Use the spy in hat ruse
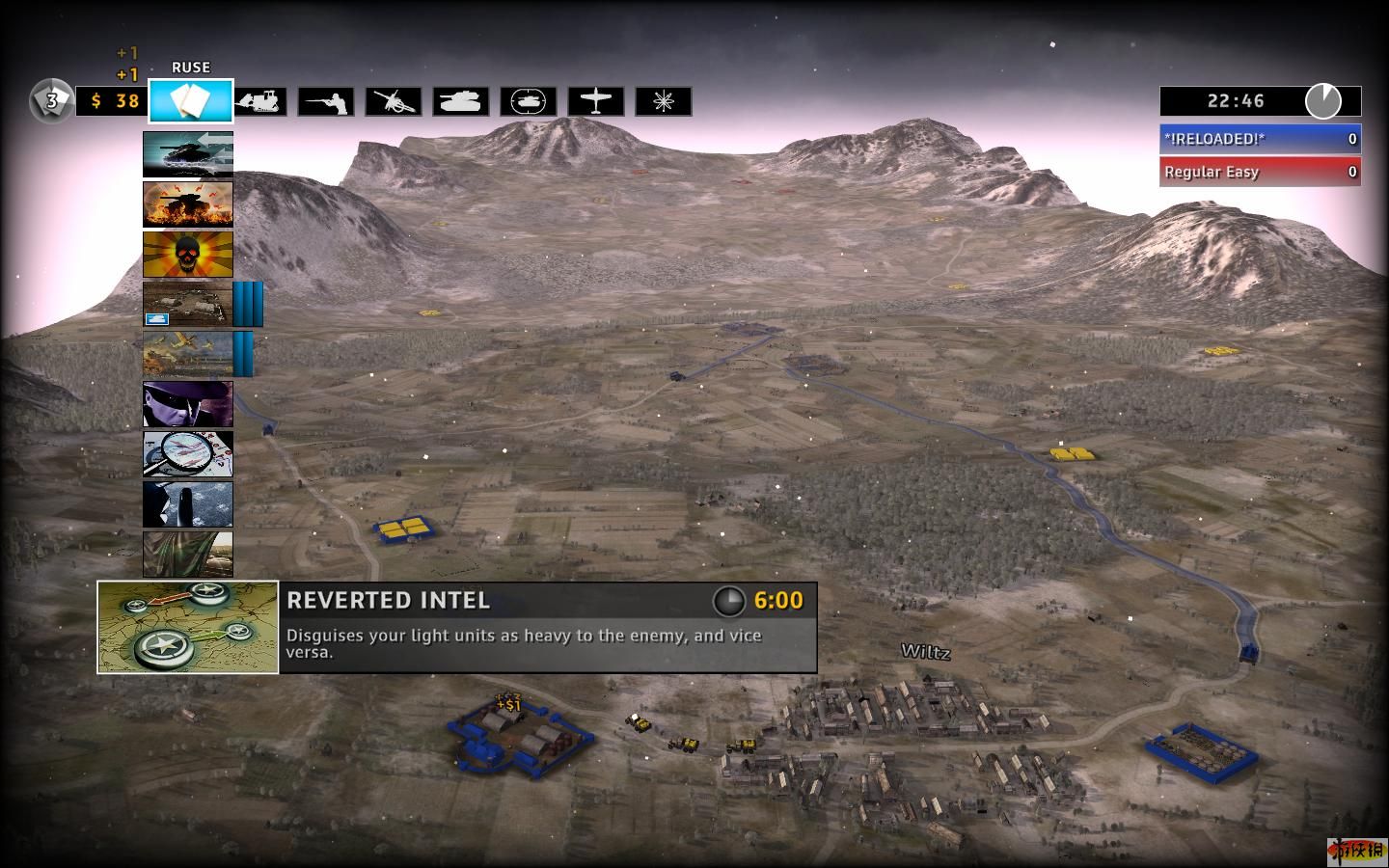1389x868 pixels. [x=188, y=404]
